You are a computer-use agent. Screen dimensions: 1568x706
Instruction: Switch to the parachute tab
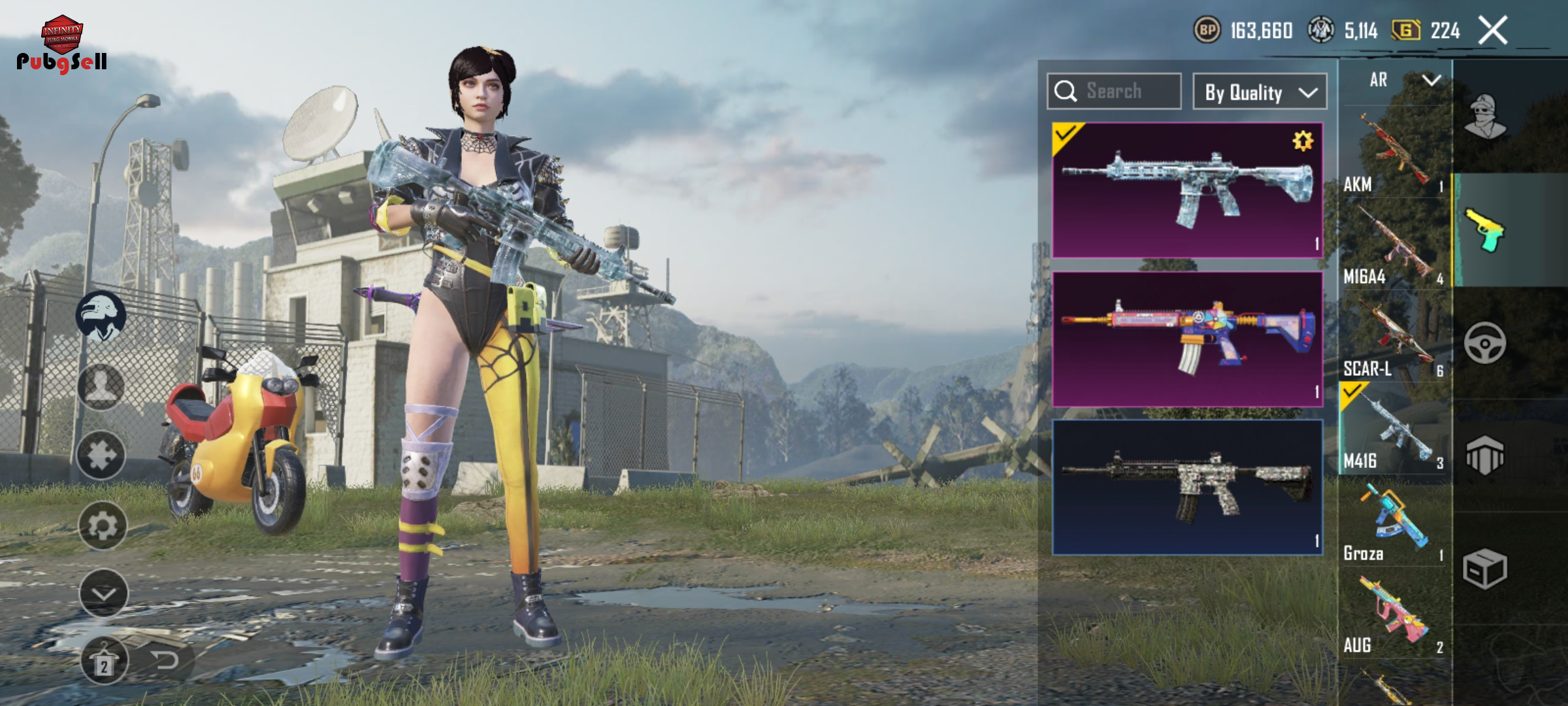1485,455
